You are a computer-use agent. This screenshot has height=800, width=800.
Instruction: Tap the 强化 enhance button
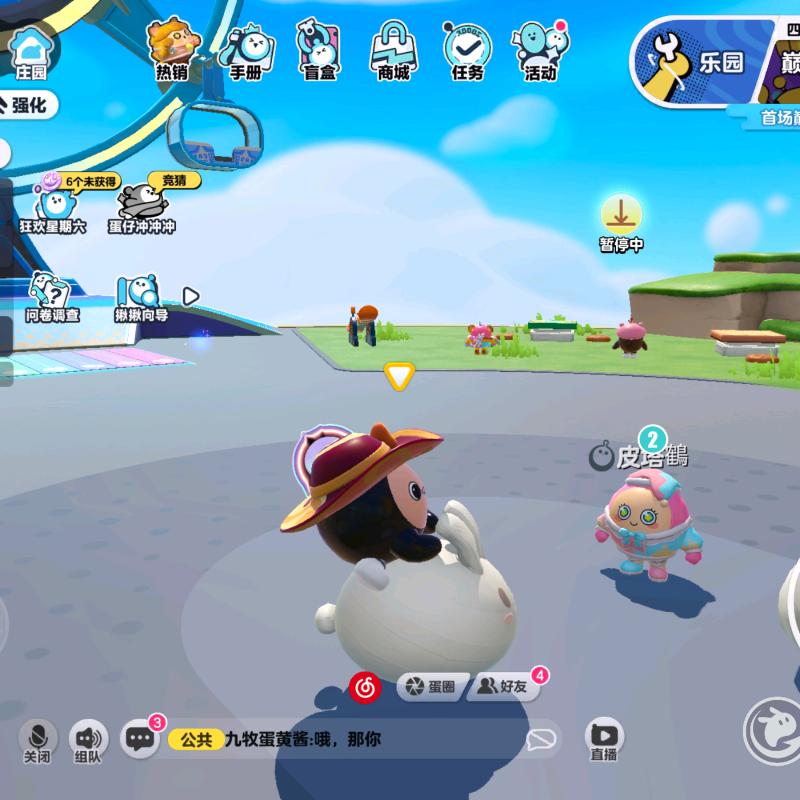pos(30,105)
